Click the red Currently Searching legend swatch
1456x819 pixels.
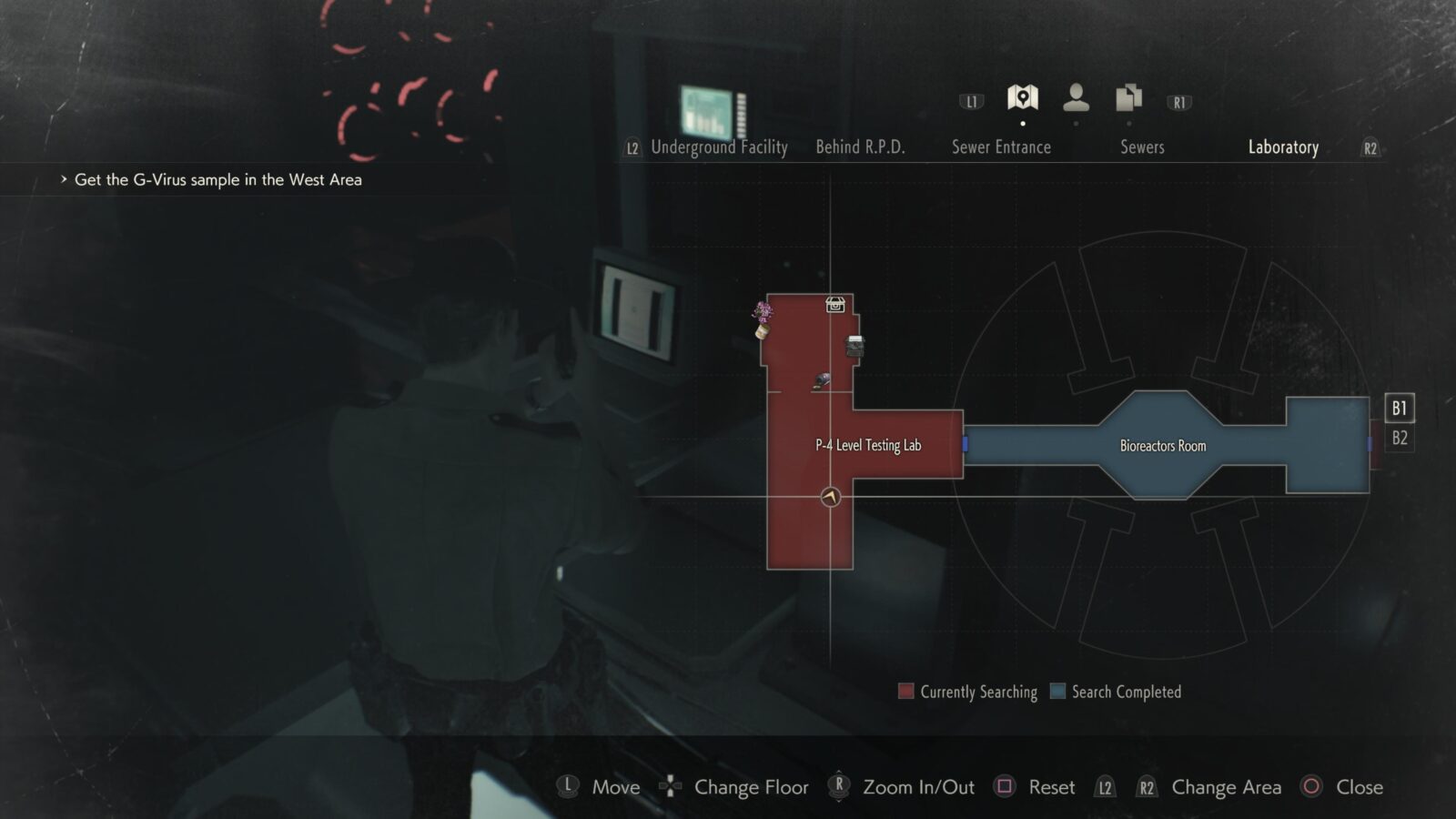click(905, 692)
